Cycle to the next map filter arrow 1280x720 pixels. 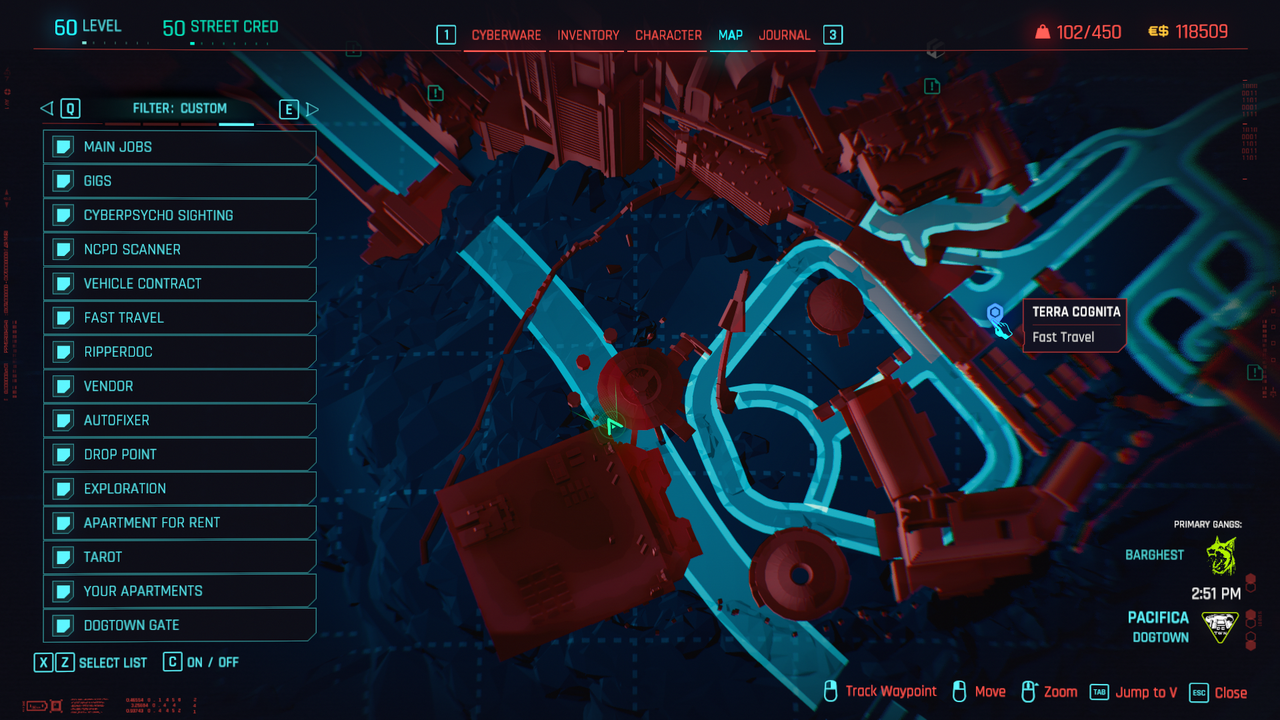311,109
